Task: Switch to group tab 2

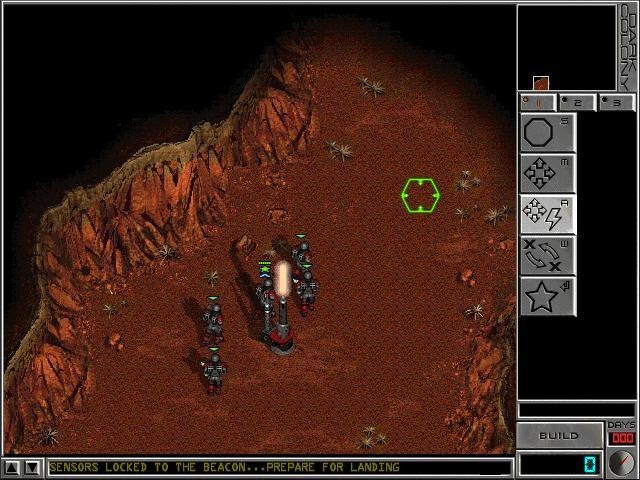Action: [x=577, y=102]
